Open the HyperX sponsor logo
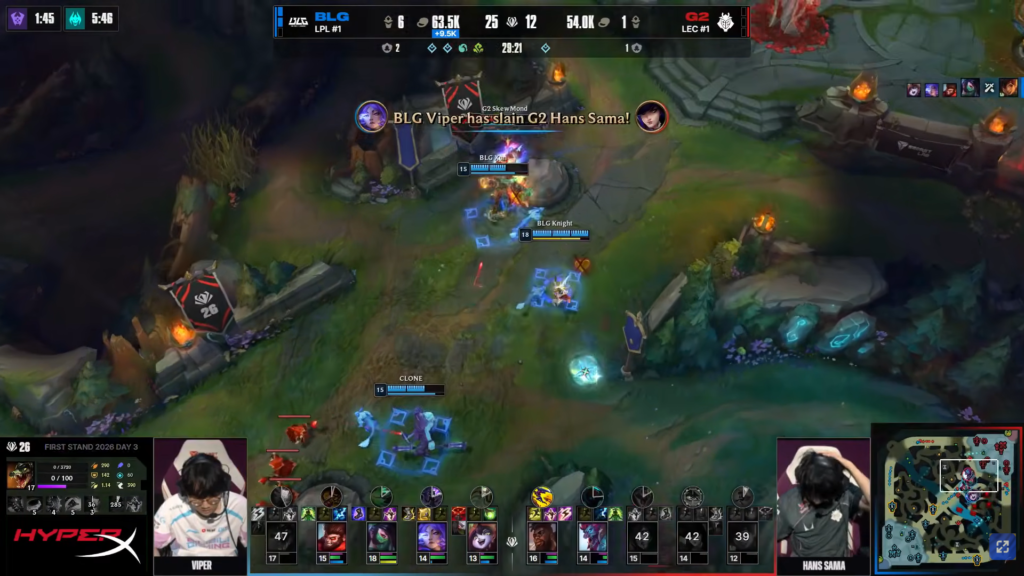The height and width of the screenshot is (576, 1024). pyautogui.click(x=76, y=545)
